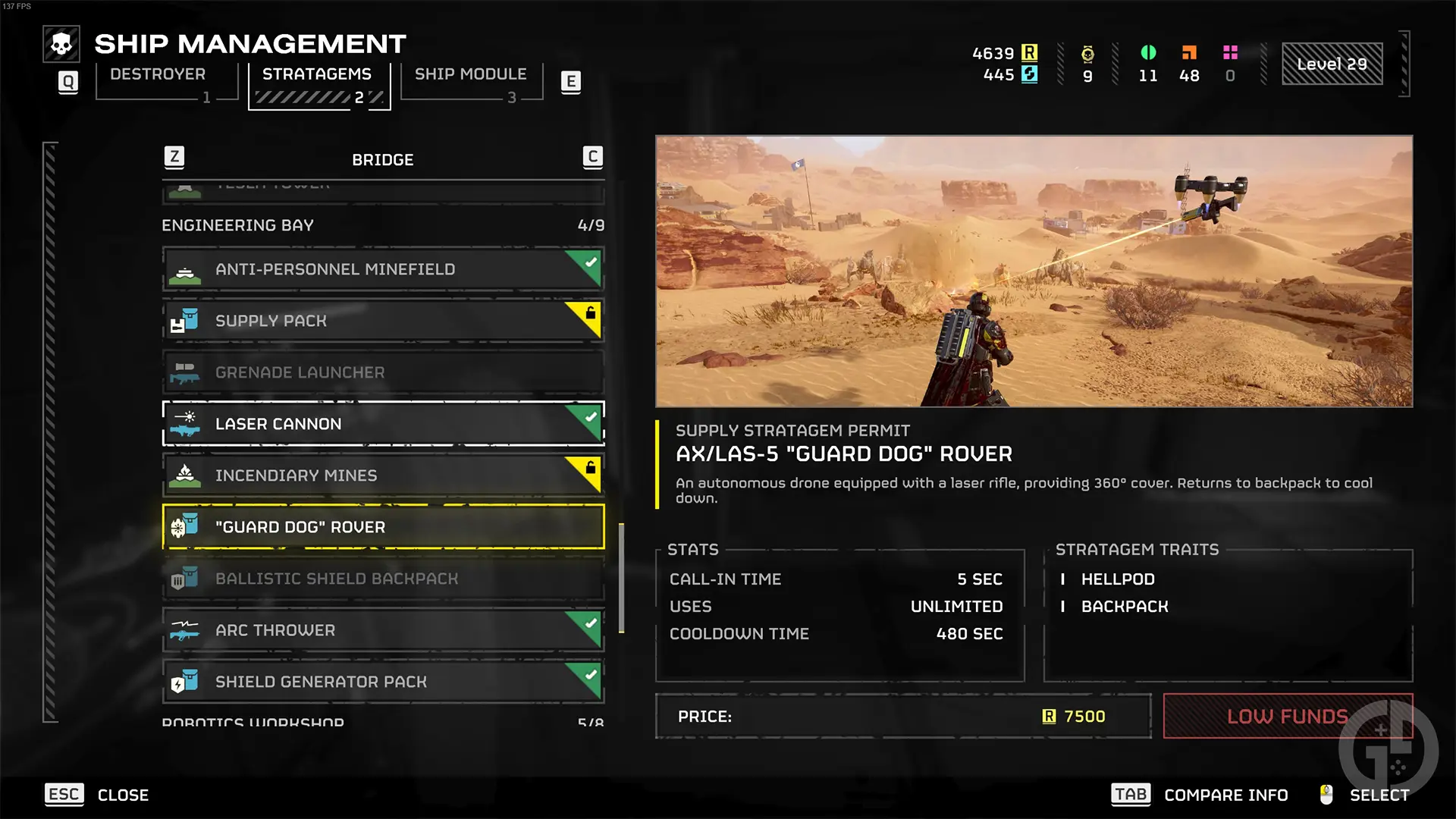
Task: Click the Z arrow on the Bridge header
Action: pos(174,158)
